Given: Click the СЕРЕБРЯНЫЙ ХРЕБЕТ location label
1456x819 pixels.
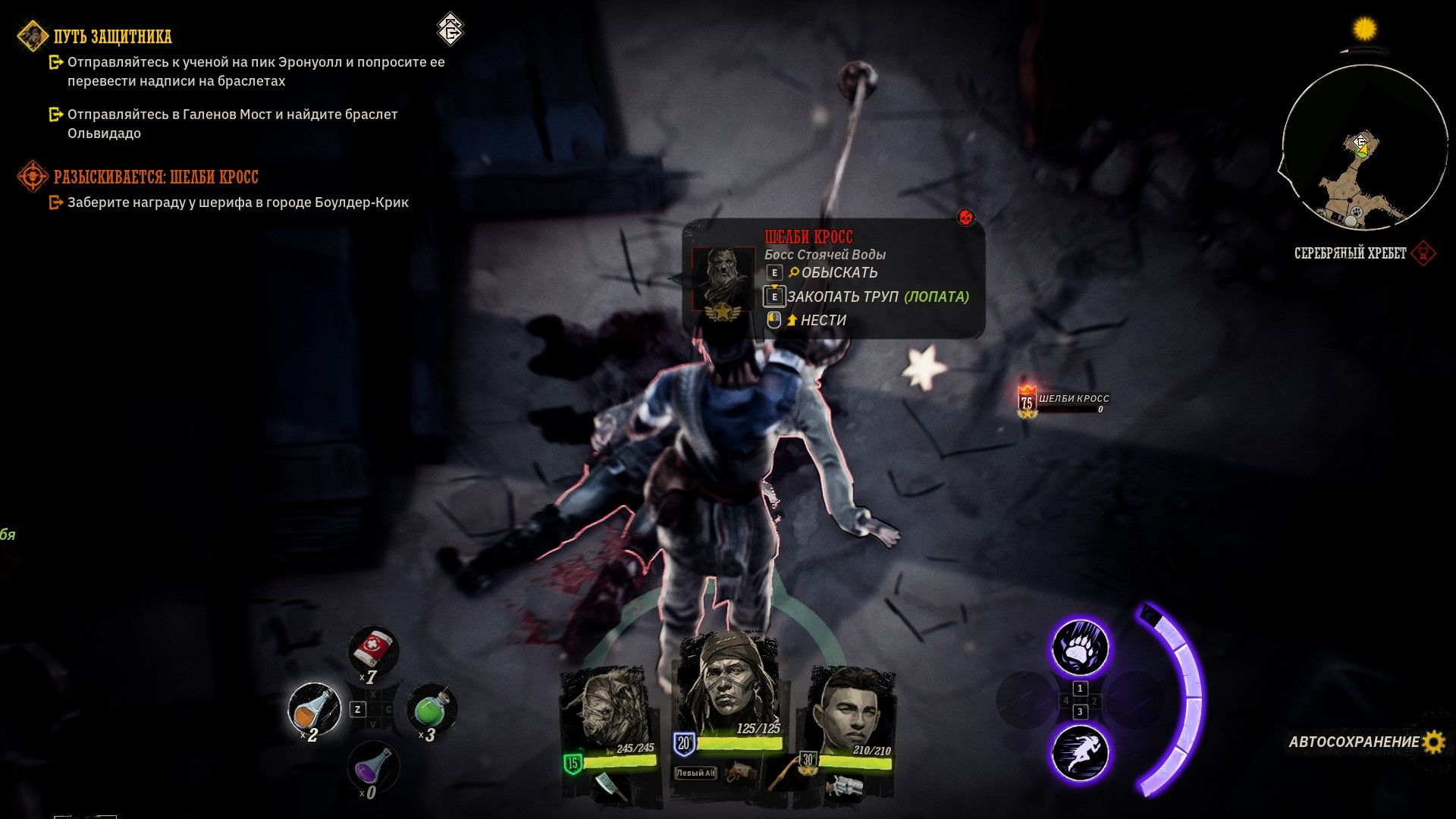Looking at the screenshot, I should (1350, 253).
